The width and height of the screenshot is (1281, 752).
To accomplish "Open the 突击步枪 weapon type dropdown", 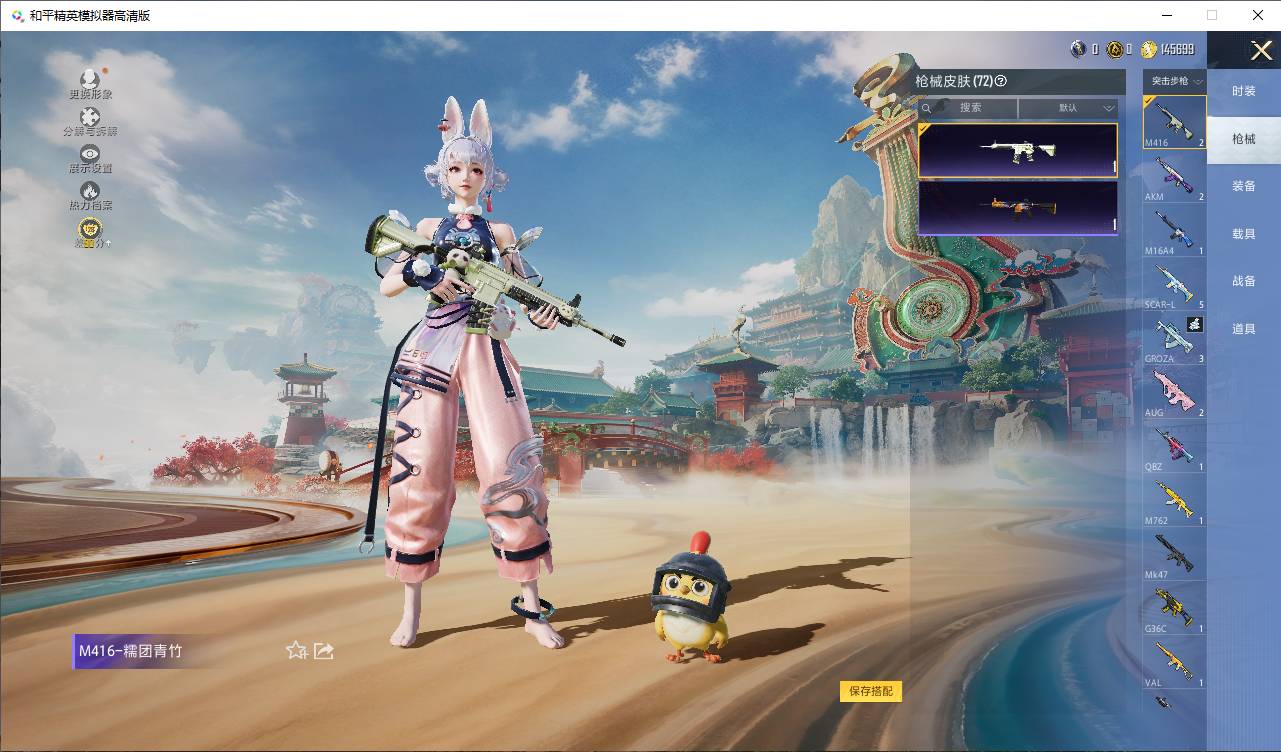I will [x=1175, y=81].
